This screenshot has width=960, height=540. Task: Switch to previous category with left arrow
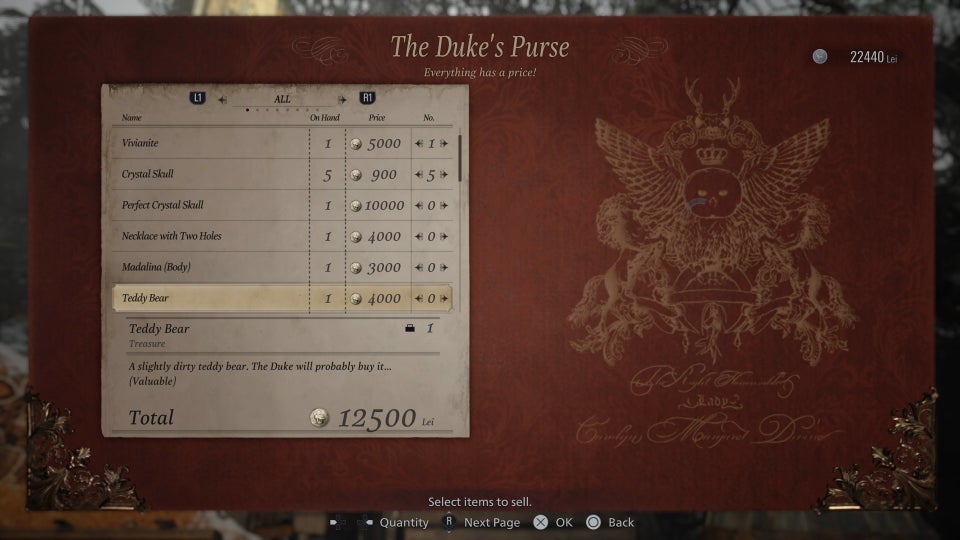point(222,99)
